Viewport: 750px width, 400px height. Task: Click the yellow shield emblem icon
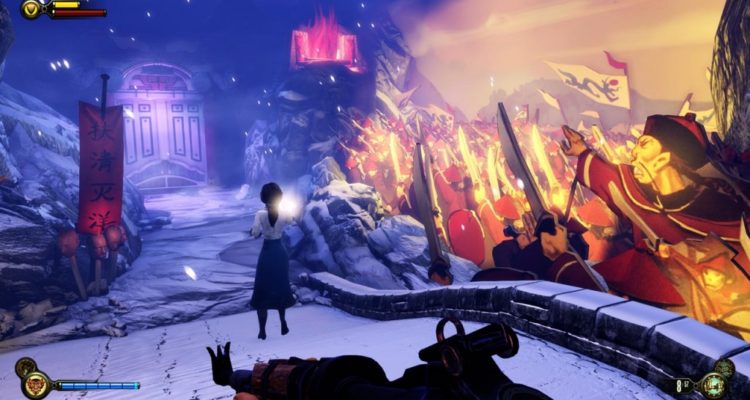pyautogui.click(x=32, y=9)
